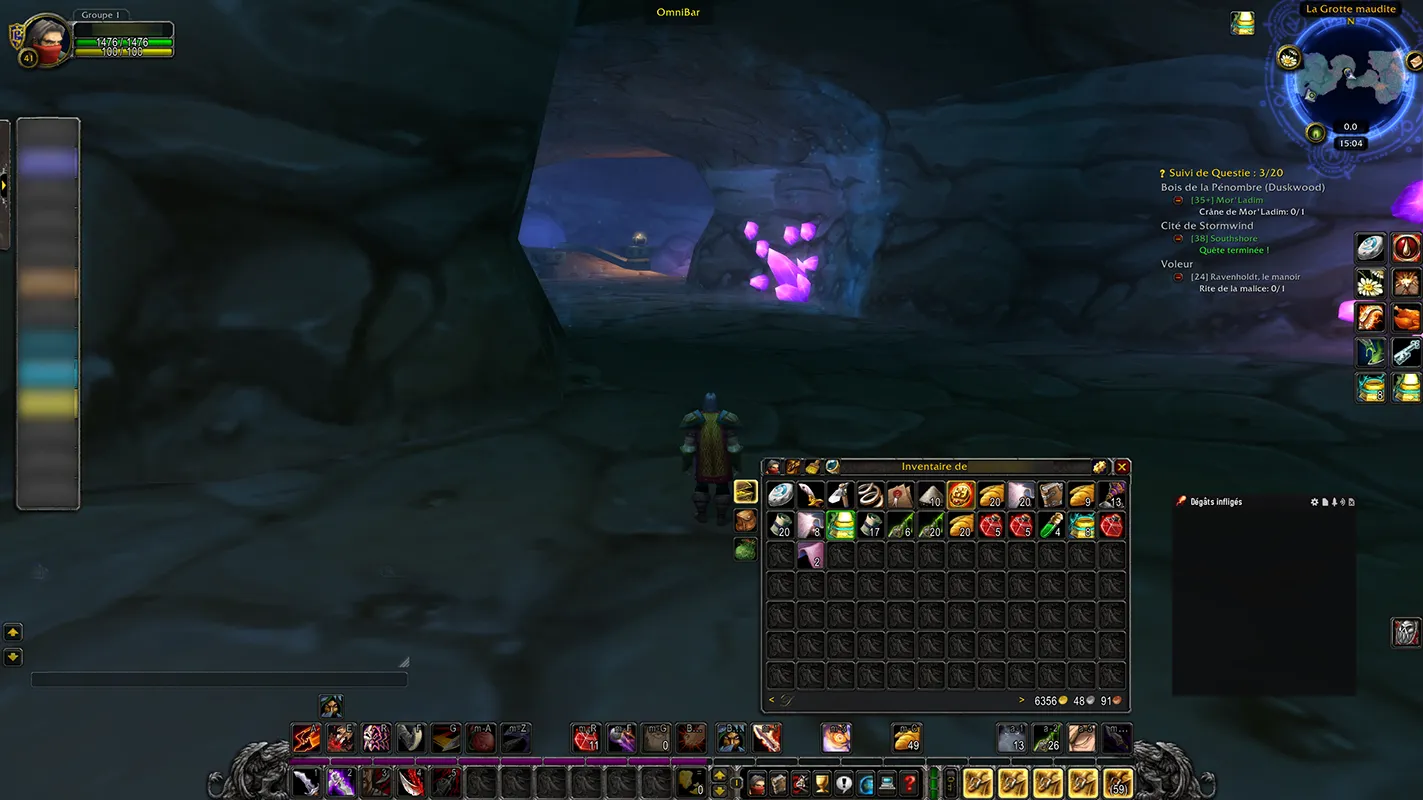1423x800 pixels.
Task: Open the red question mark help button
Action: (909, 783)
